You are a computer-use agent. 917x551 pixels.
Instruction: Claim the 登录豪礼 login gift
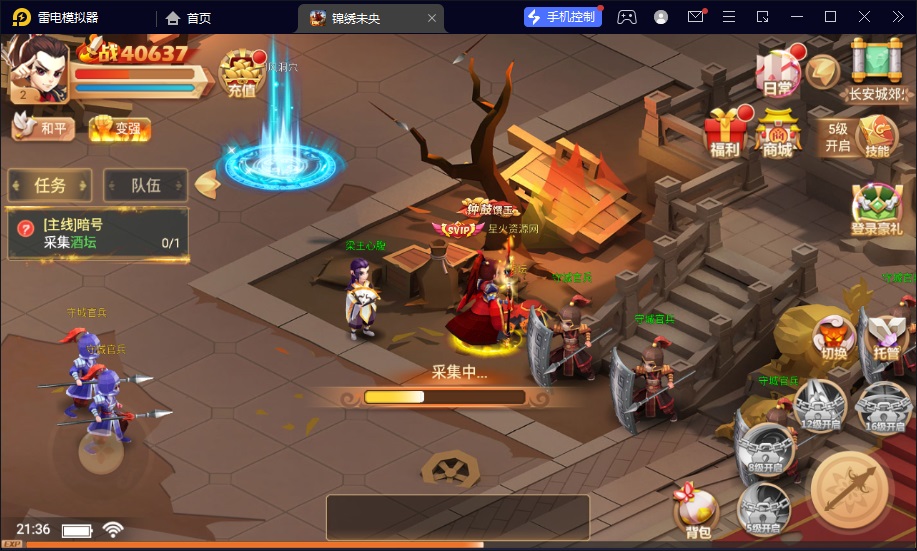876,209
